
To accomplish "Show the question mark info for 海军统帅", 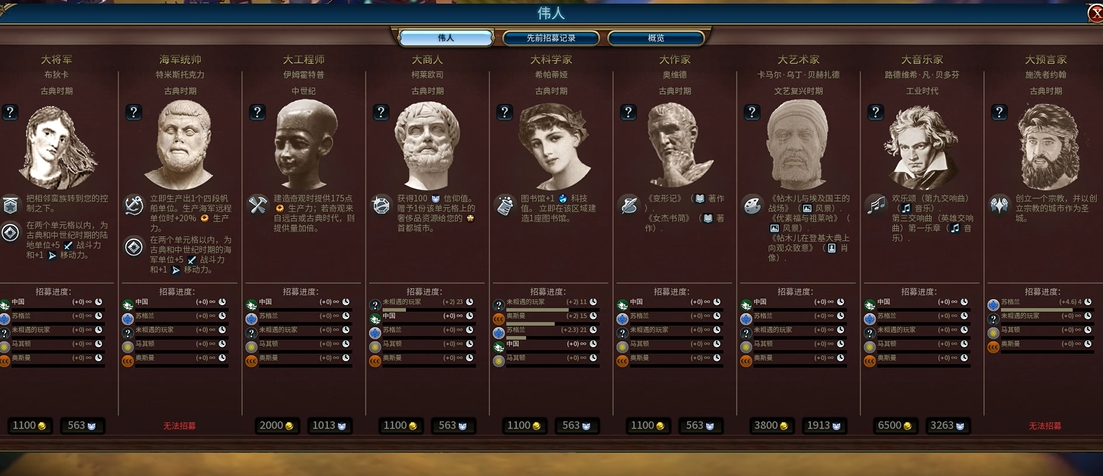I will coord(134,112).
